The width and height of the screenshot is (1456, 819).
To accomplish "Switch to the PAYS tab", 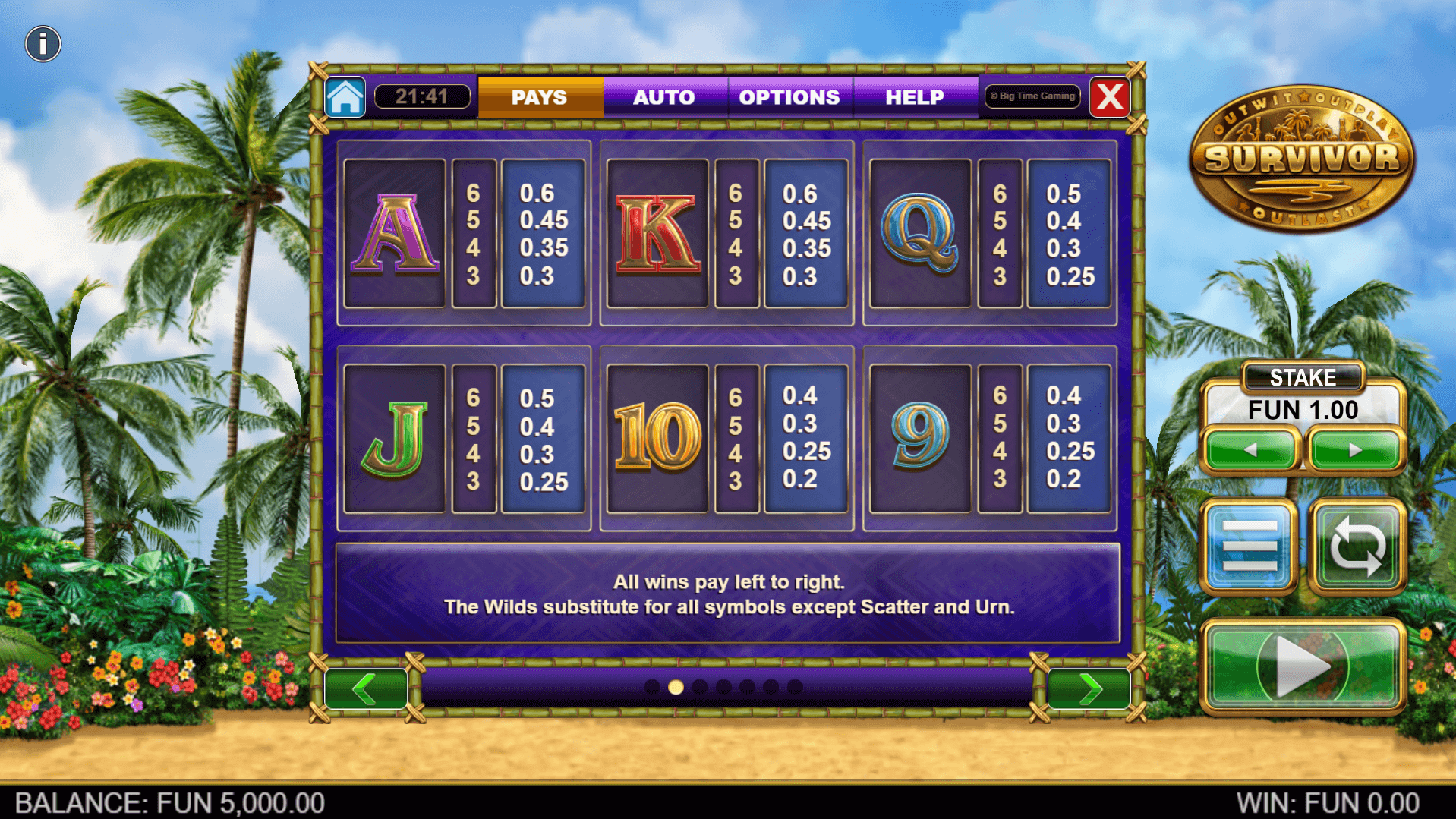I will tap(540, 97).
